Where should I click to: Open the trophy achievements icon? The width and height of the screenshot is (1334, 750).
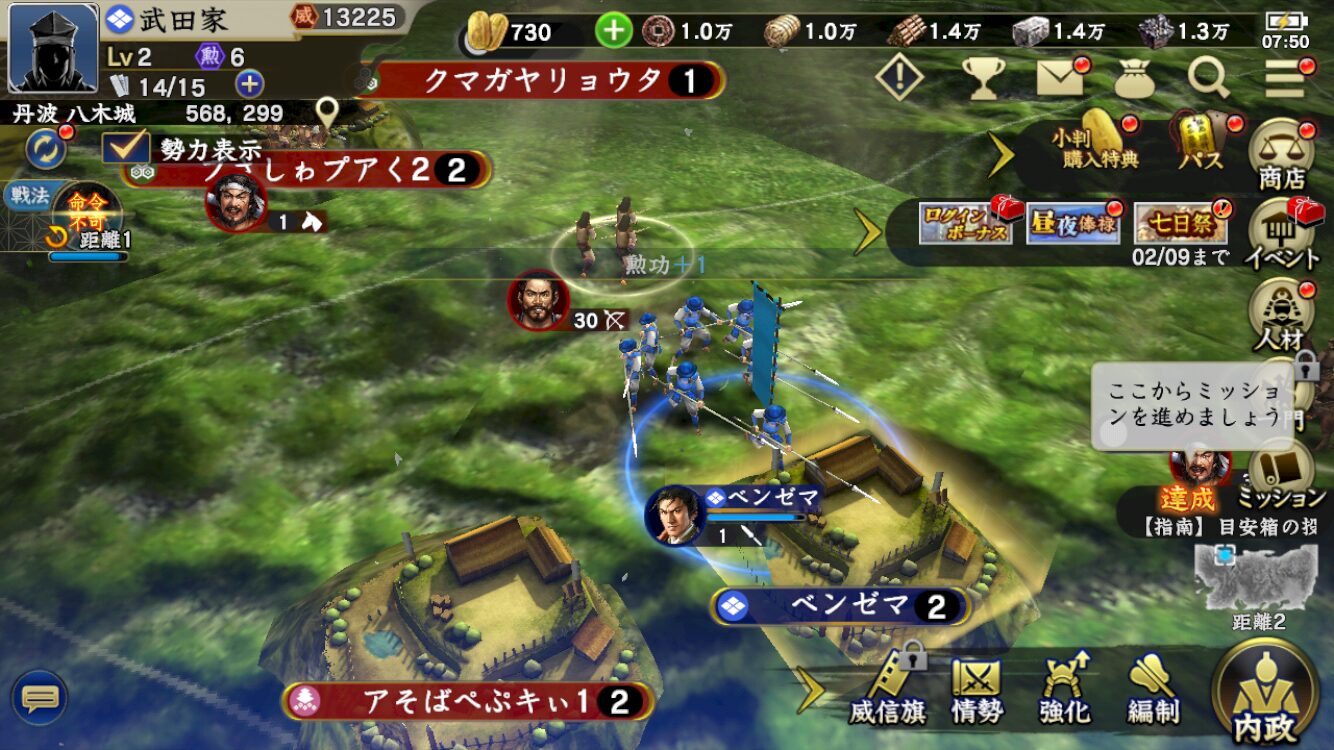982,77
